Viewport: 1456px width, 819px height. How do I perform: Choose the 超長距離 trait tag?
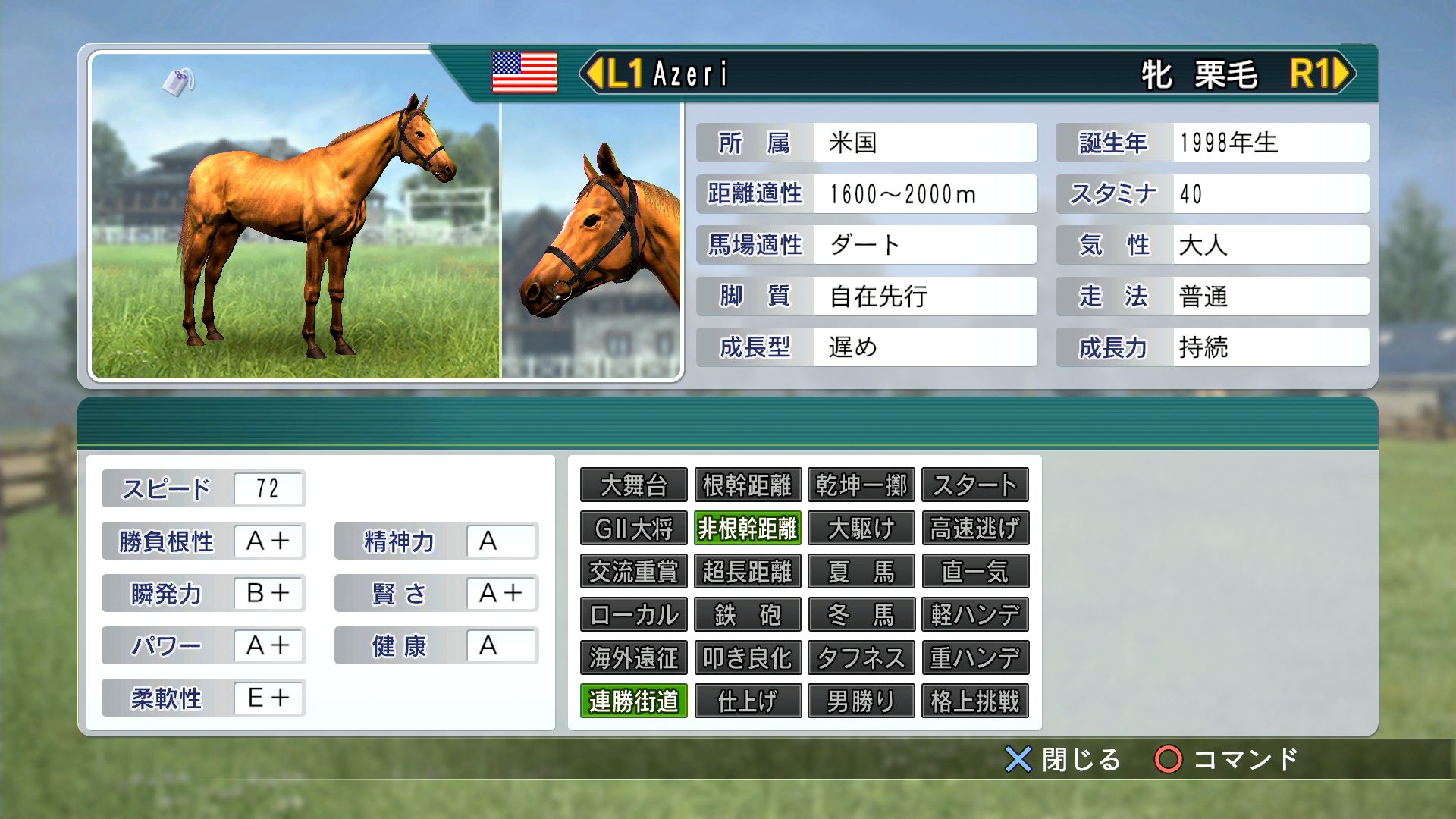pyautogui.click(x=747, y=572)
